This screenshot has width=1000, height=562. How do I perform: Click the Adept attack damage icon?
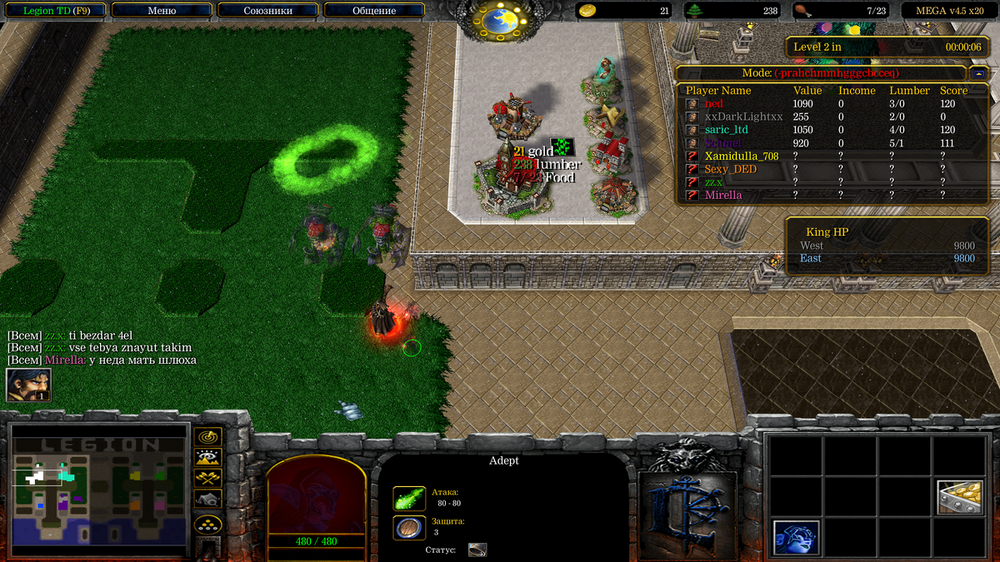pos(408,498)
